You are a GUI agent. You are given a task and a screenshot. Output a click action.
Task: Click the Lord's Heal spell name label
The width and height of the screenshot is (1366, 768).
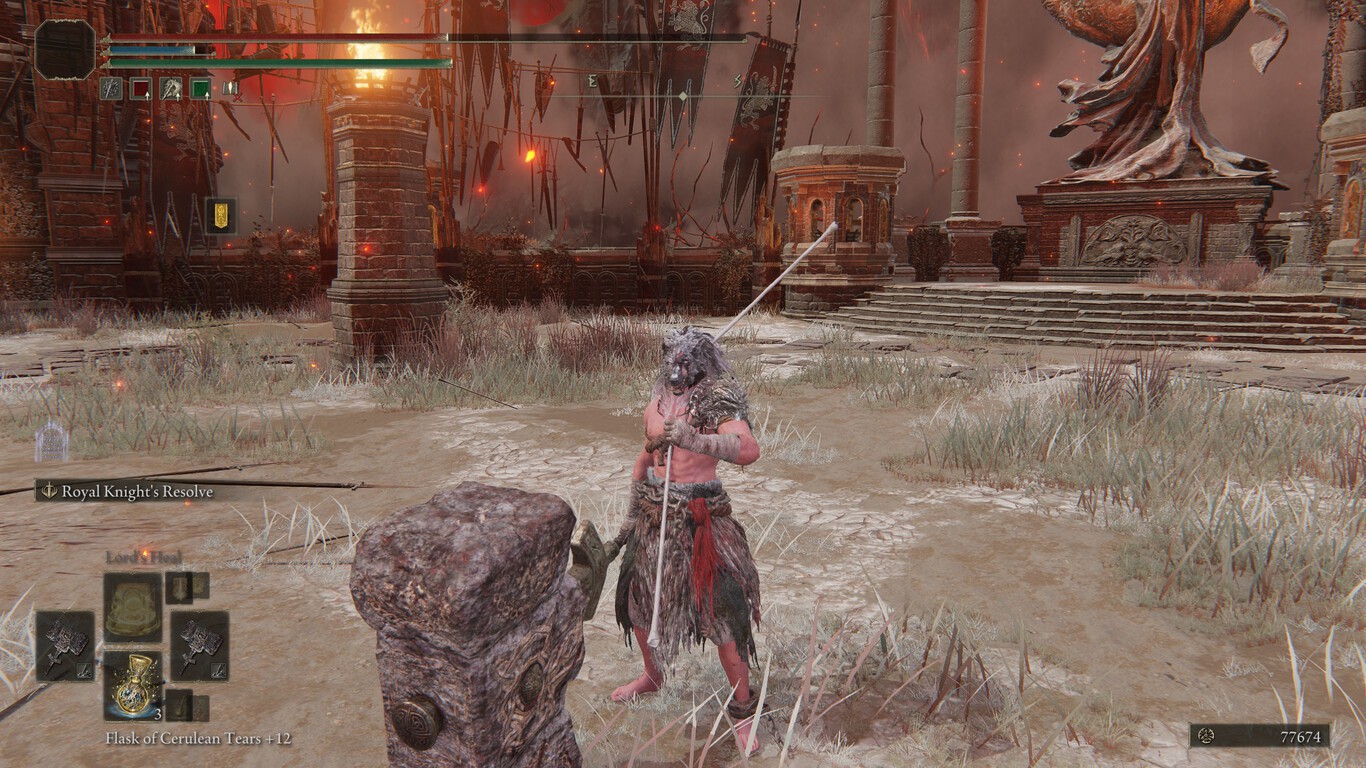[x=145, y=557]
